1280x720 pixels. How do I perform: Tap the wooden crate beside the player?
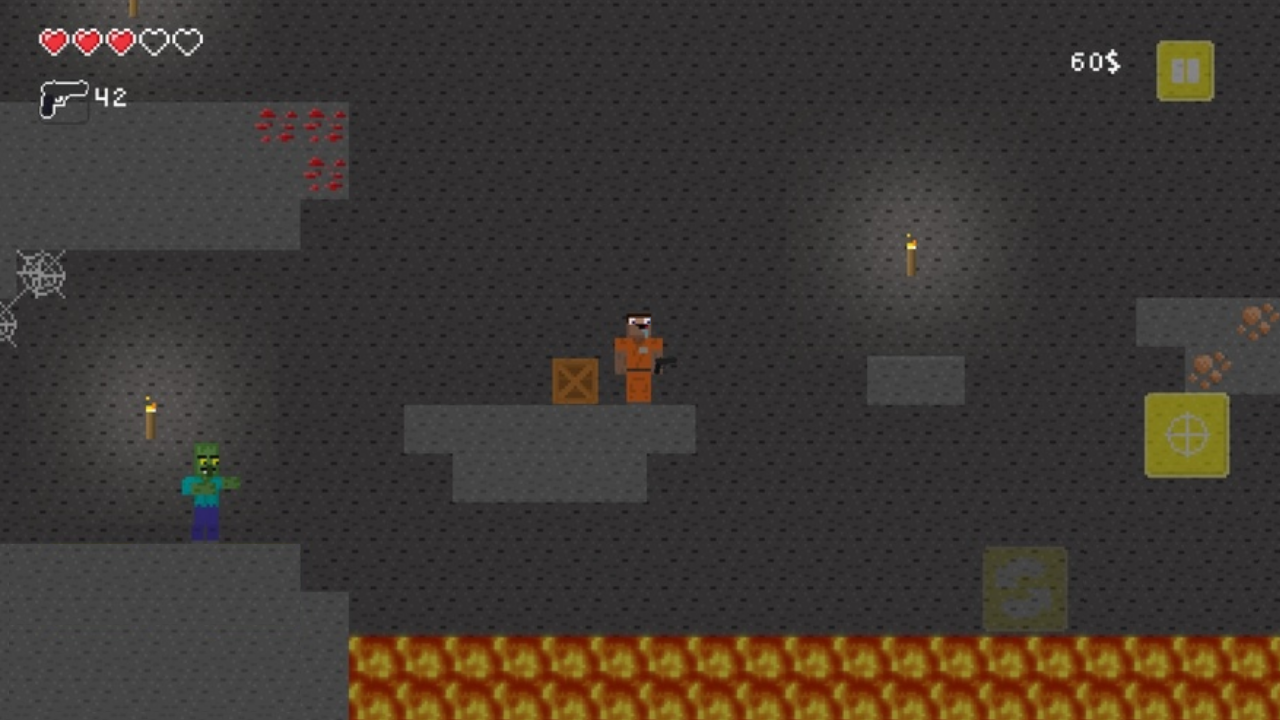click(574, 381)
